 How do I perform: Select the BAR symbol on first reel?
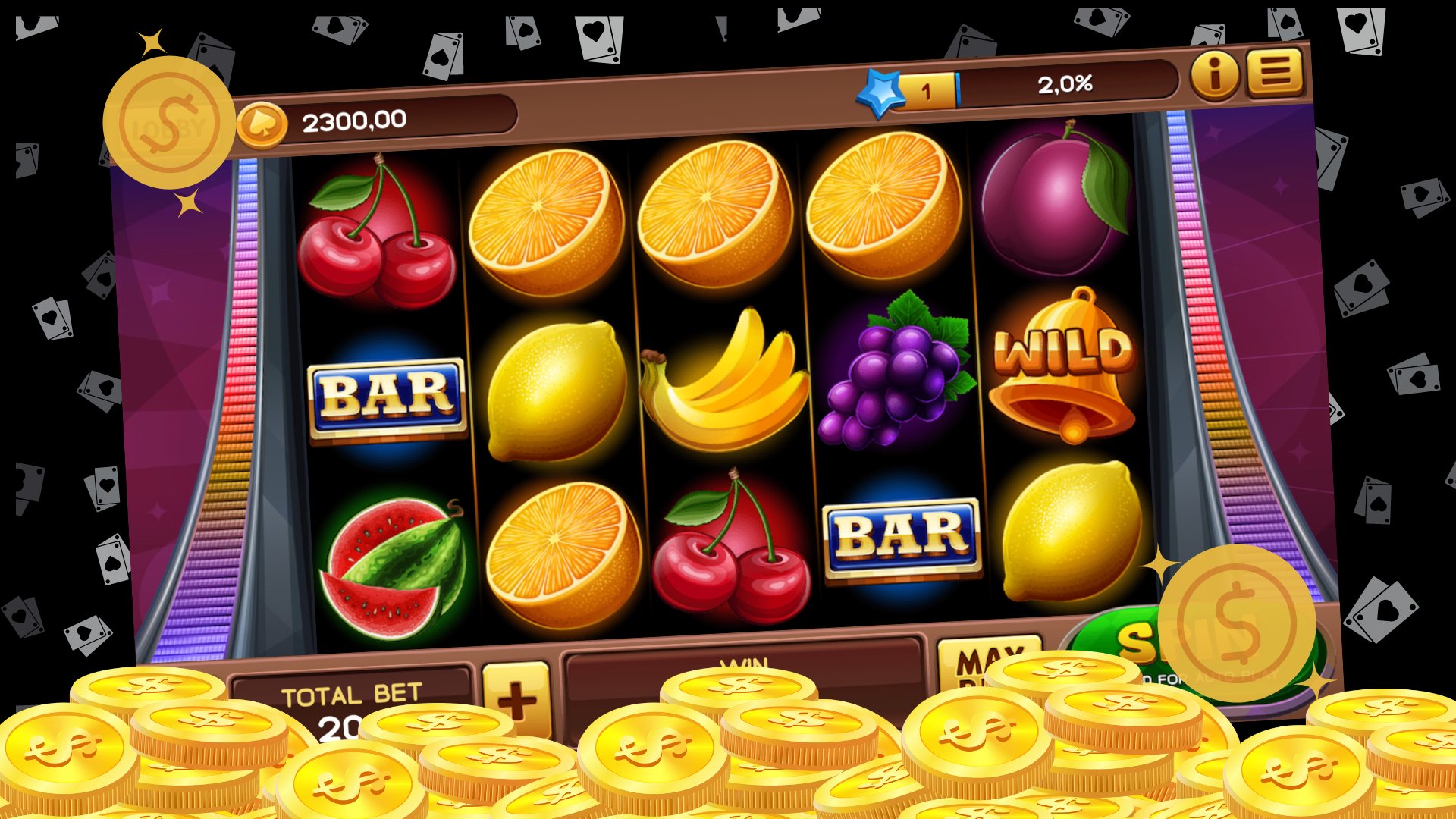tap(387, 394)
